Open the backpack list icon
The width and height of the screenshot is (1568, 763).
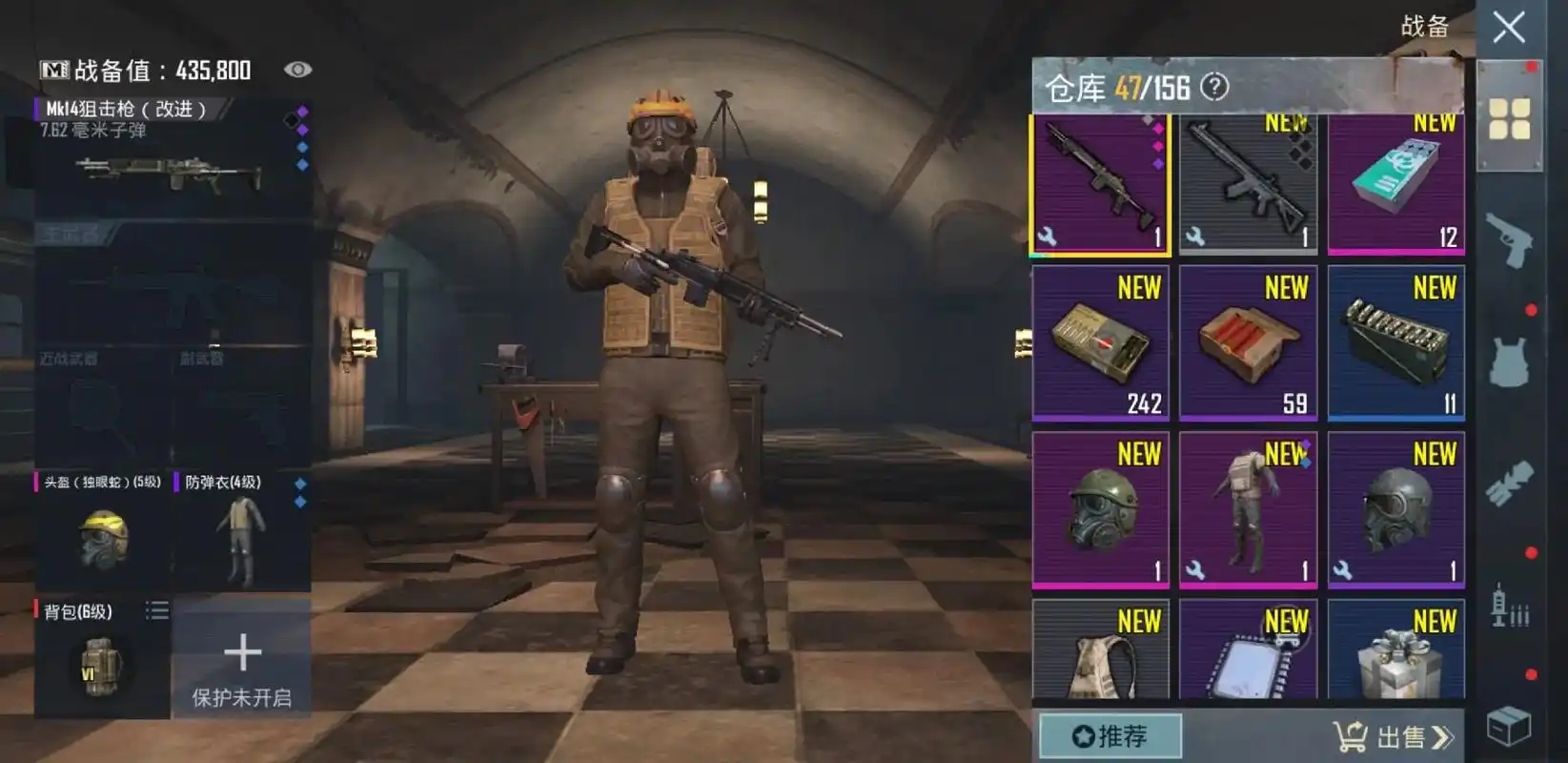tap(157, 610)
